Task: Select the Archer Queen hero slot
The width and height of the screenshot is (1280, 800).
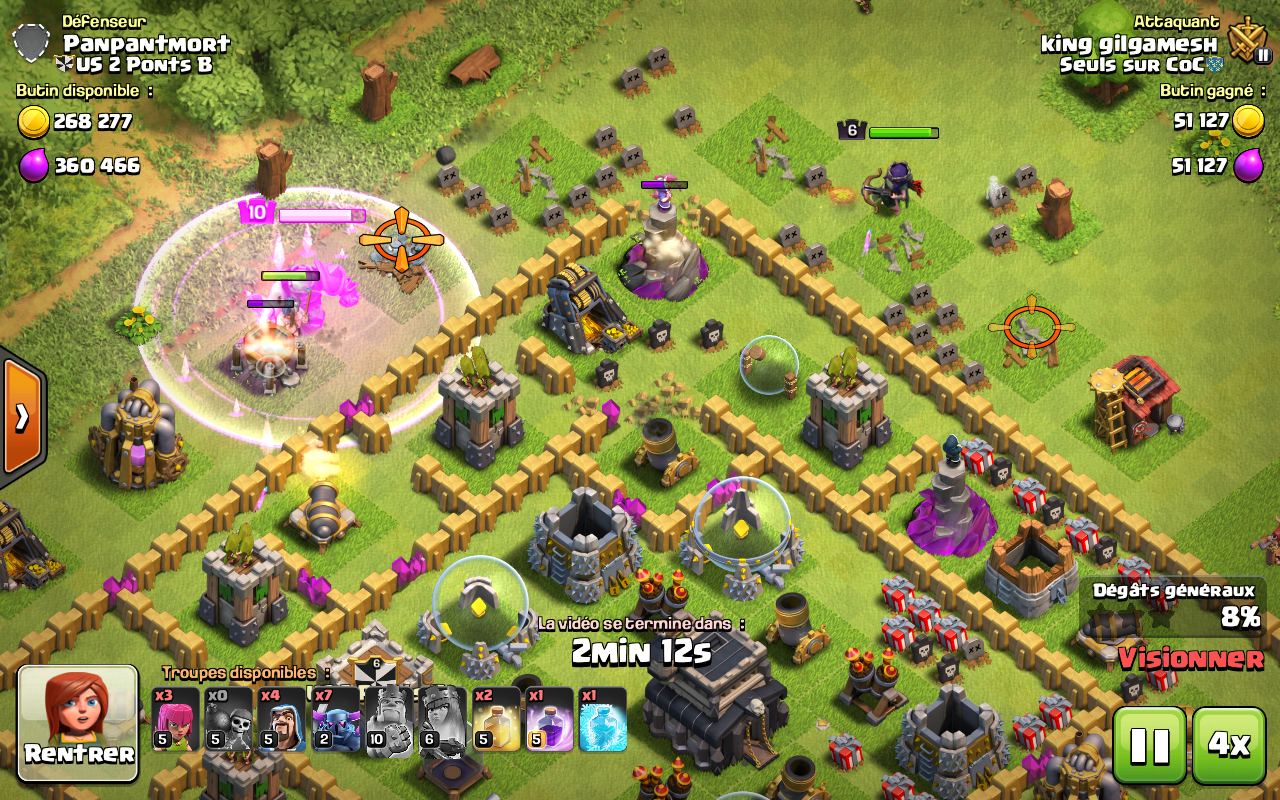Action: click(441, 719)
